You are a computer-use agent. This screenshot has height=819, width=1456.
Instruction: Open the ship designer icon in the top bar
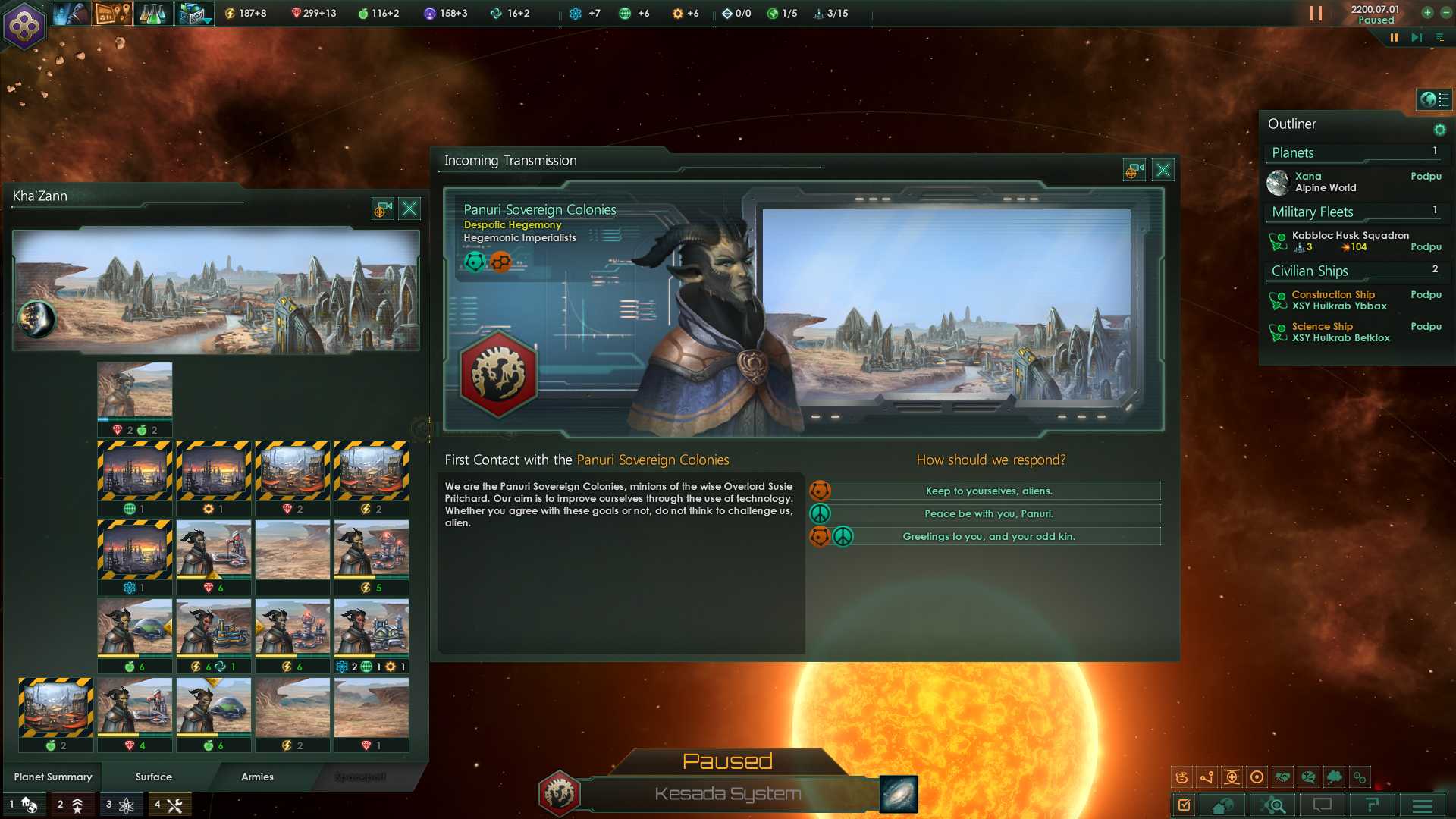point(193,13)
